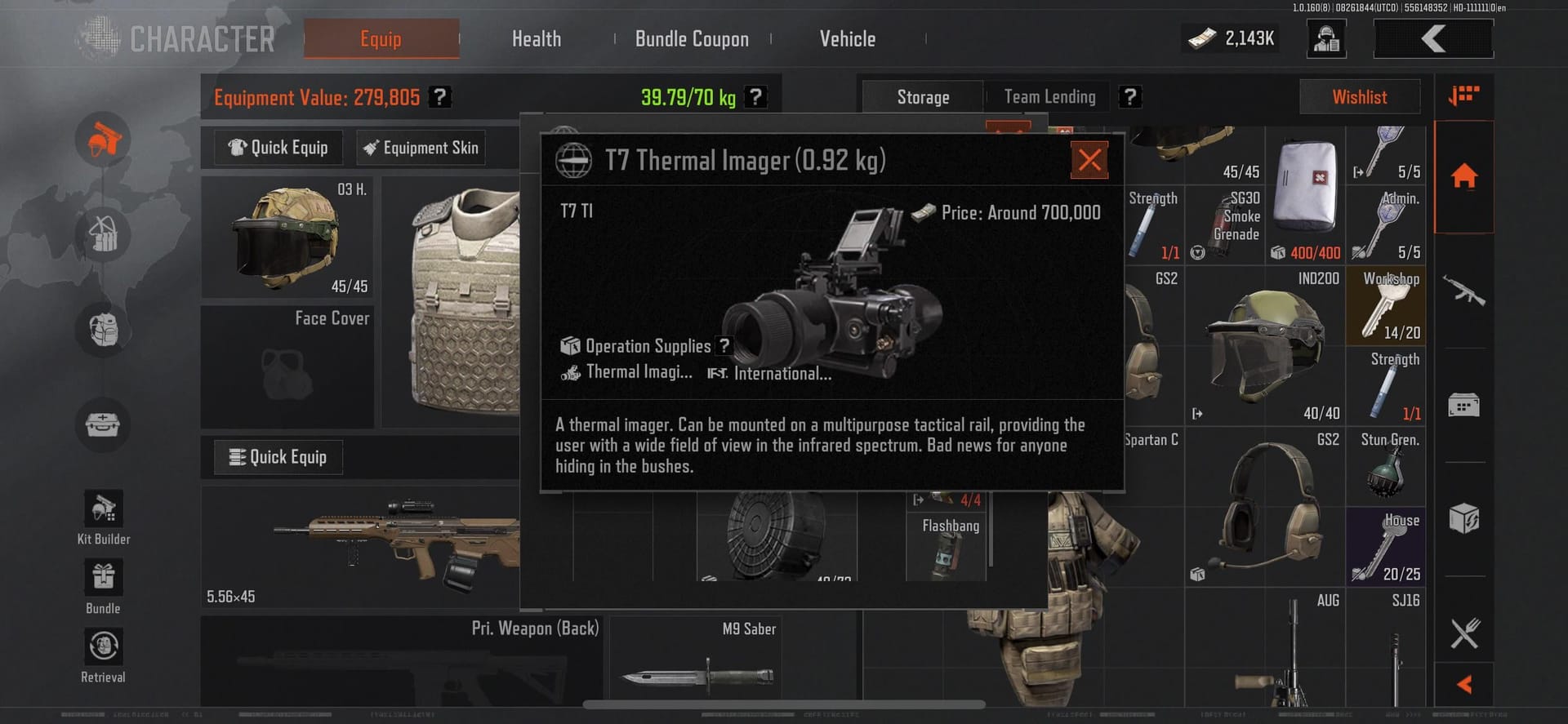Select the IND200 helmet in storage
Image resolution: width=1568 pixels, height=724 pixels.
coord(1263,345)
